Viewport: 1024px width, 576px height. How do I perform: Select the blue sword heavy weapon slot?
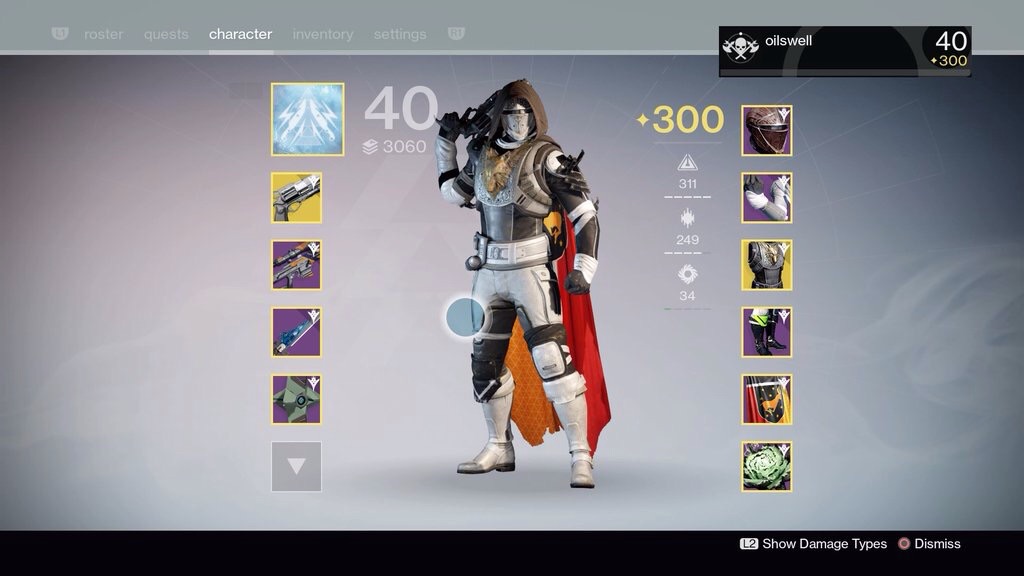[296, 332]
